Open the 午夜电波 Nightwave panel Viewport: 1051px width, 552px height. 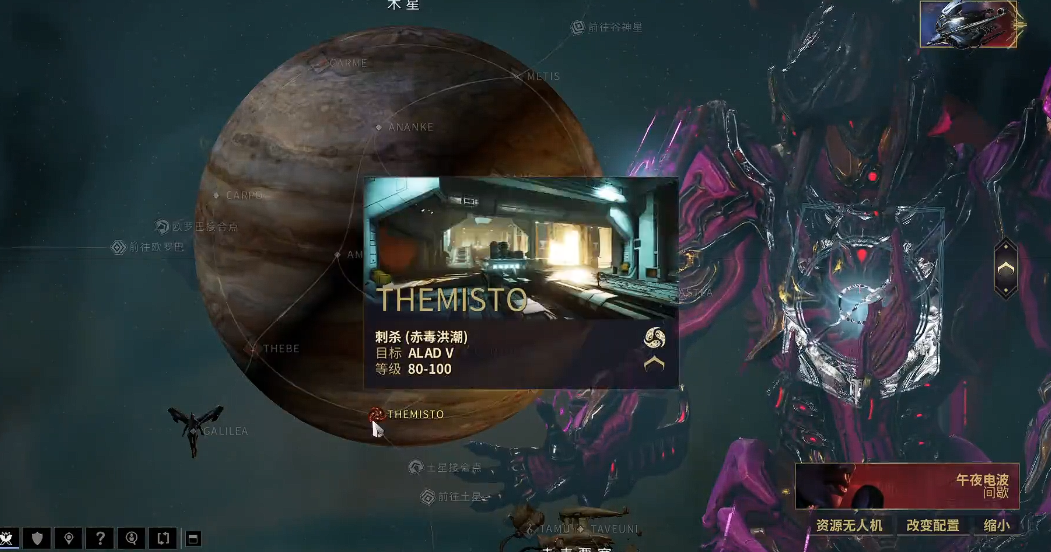[x=907, y=486]
